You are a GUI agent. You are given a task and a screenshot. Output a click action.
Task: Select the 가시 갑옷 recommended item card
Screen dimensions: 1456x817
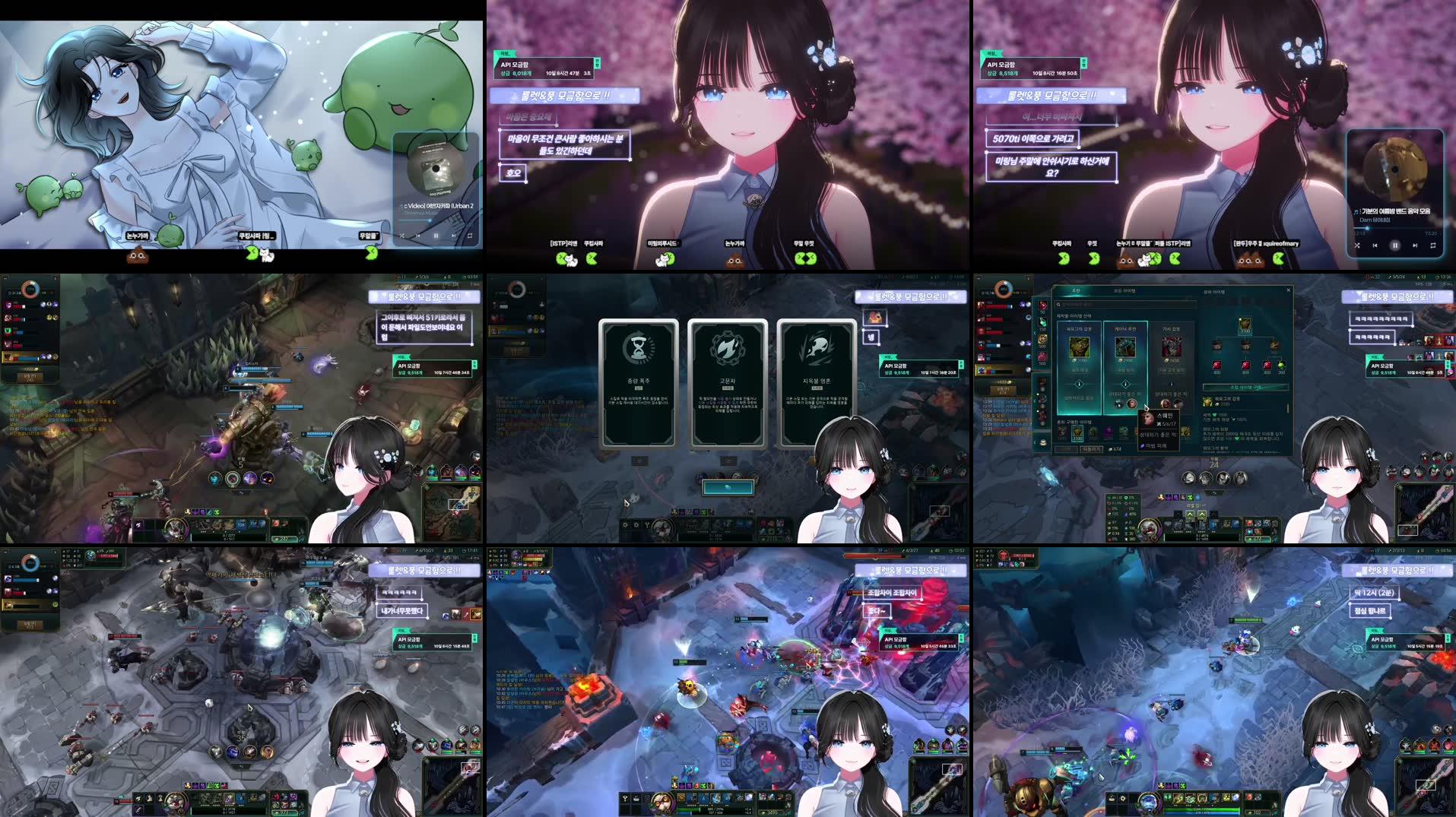click(x=1172, y=361)
